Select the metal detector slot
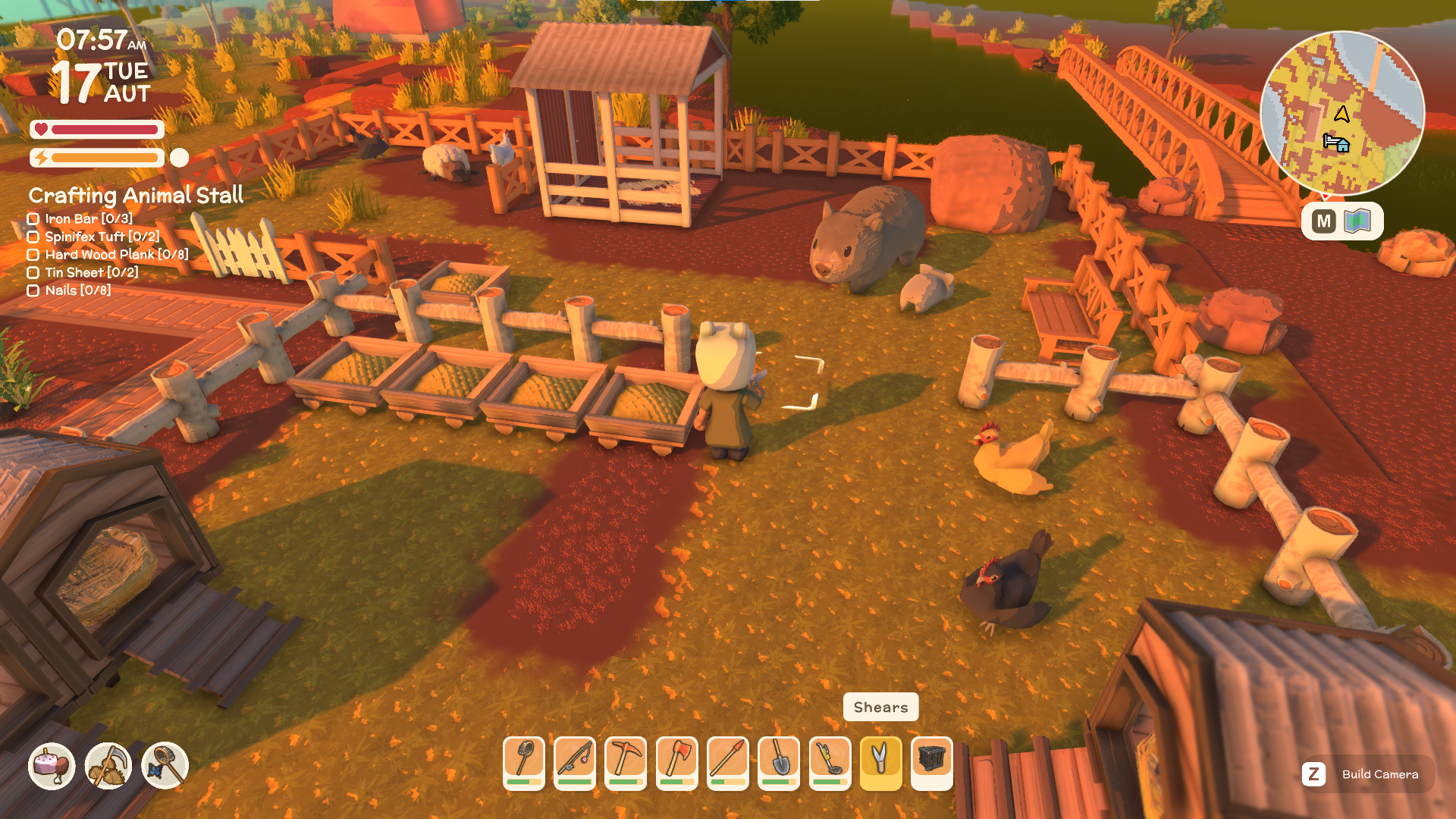The image size is (1456, 819). tap(830, 763)
